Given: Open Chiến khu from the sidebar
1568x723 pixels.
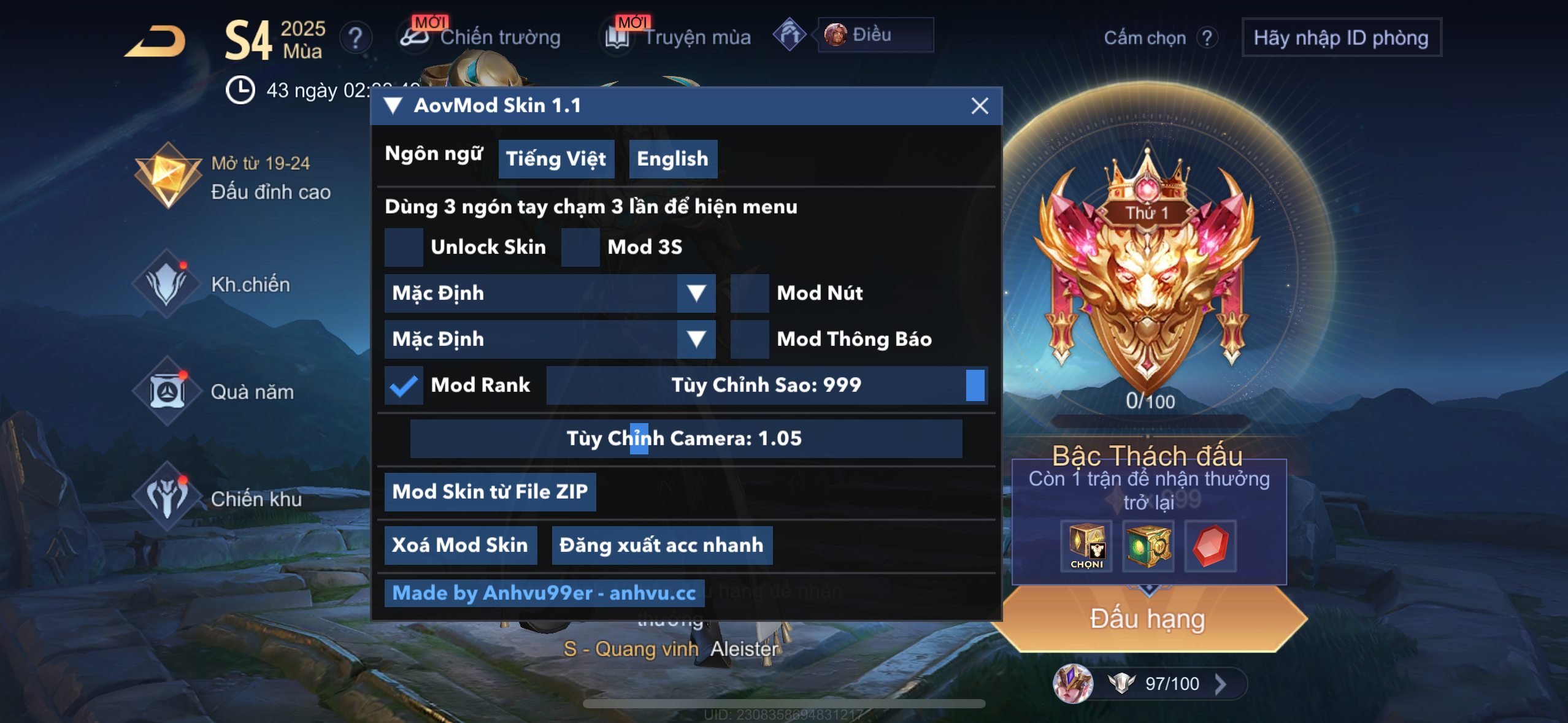Looking at the screenshot, I should (170, 499).
